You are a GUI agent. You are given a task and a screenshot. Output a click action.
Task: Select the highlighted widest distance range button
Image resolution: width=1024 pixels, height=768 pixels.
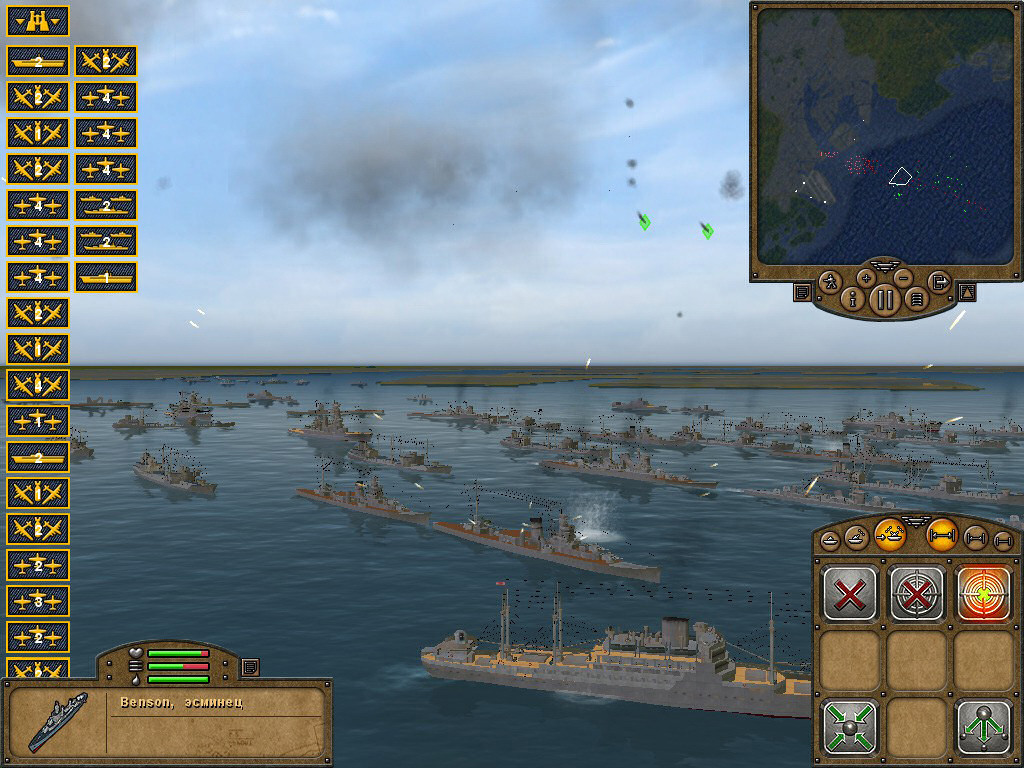(x=942, y=537)
